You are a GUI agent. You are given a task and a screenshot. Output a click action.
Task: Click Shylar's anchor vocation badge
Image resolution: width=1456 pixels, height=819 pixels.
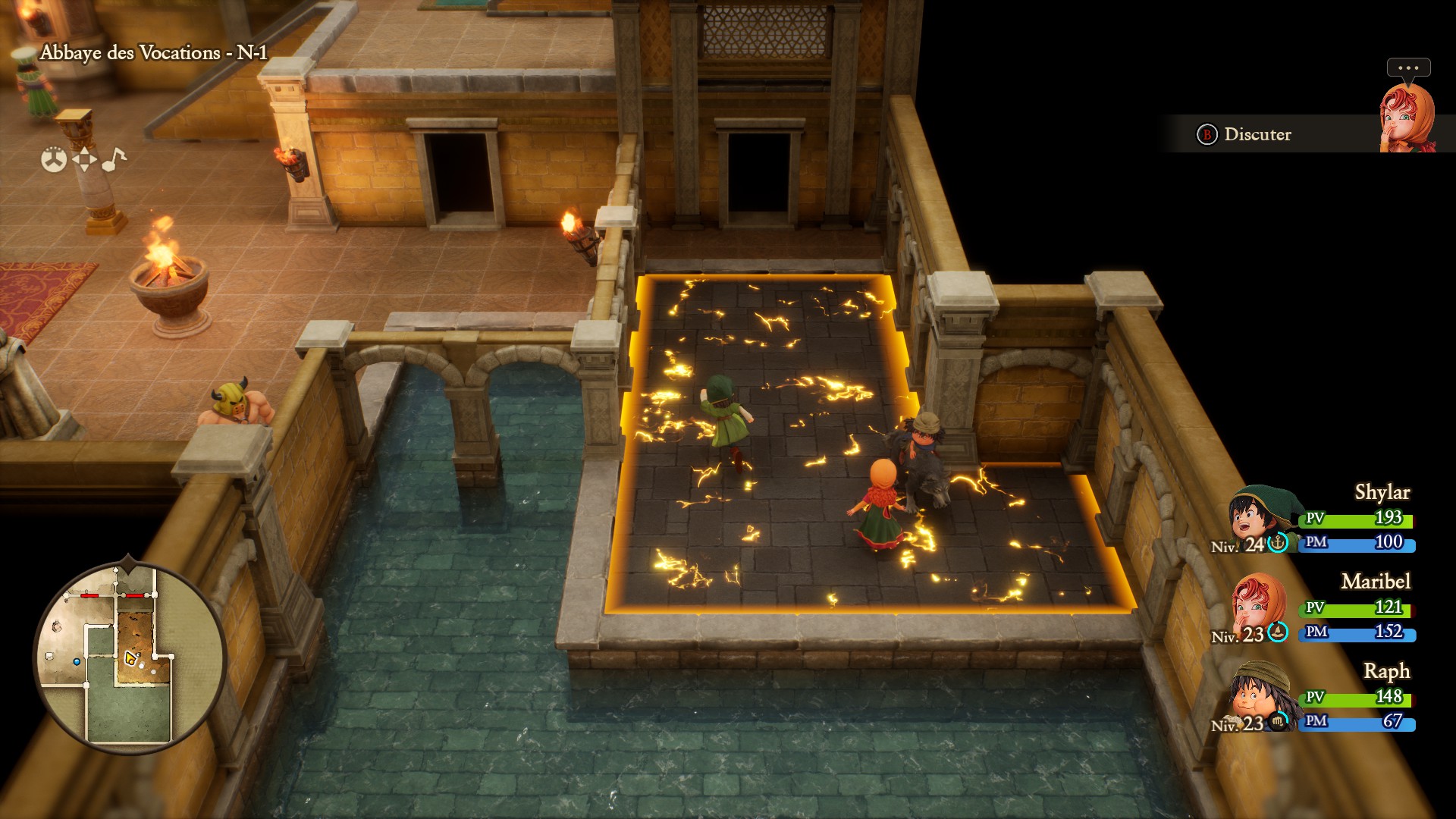(1279, 542)
